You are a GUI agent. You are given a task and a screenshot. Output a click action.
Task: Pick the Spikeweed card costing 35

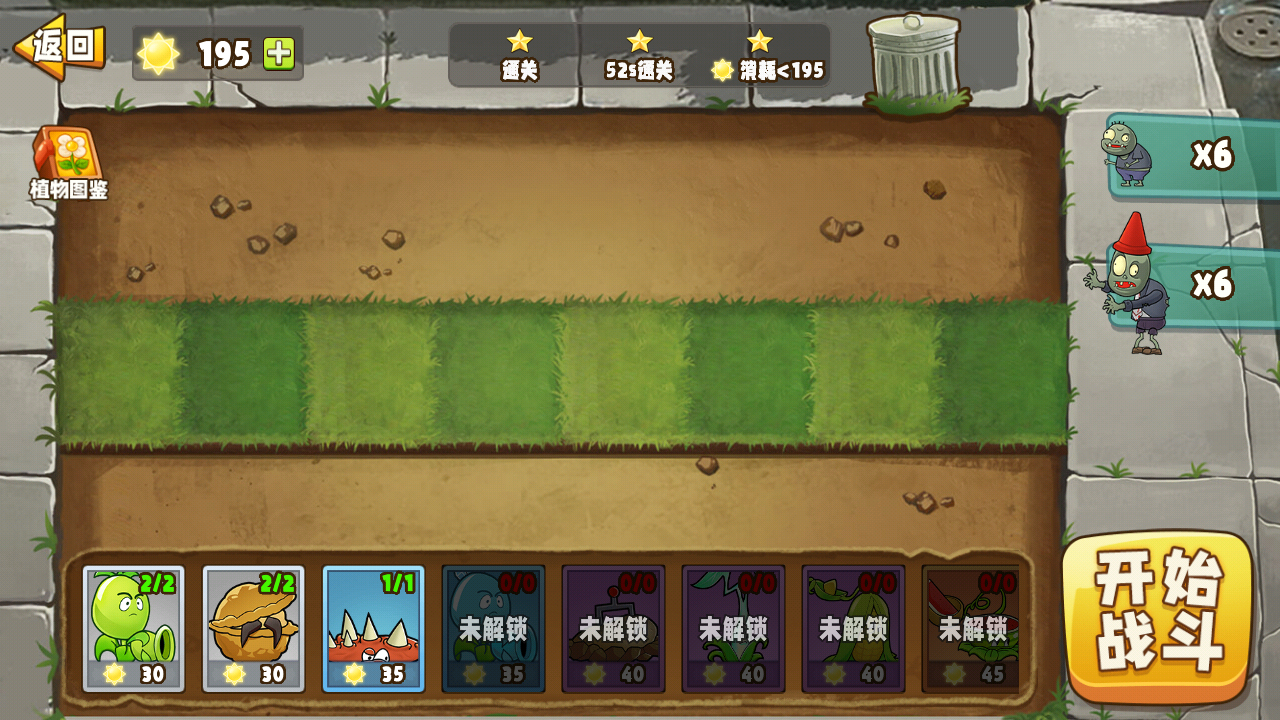(373, 629)
